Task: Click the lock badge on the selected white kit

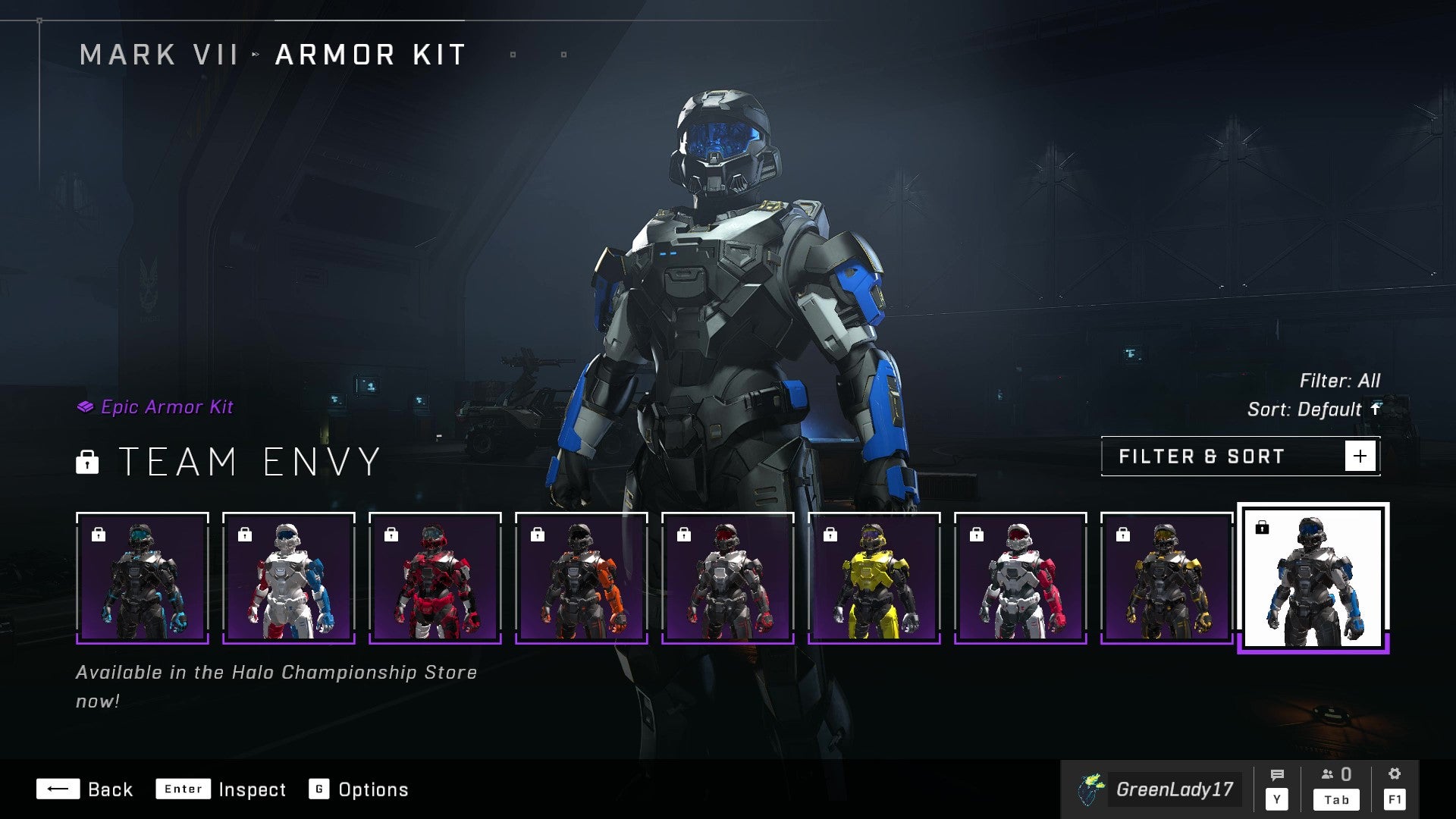Action: 1261,529
